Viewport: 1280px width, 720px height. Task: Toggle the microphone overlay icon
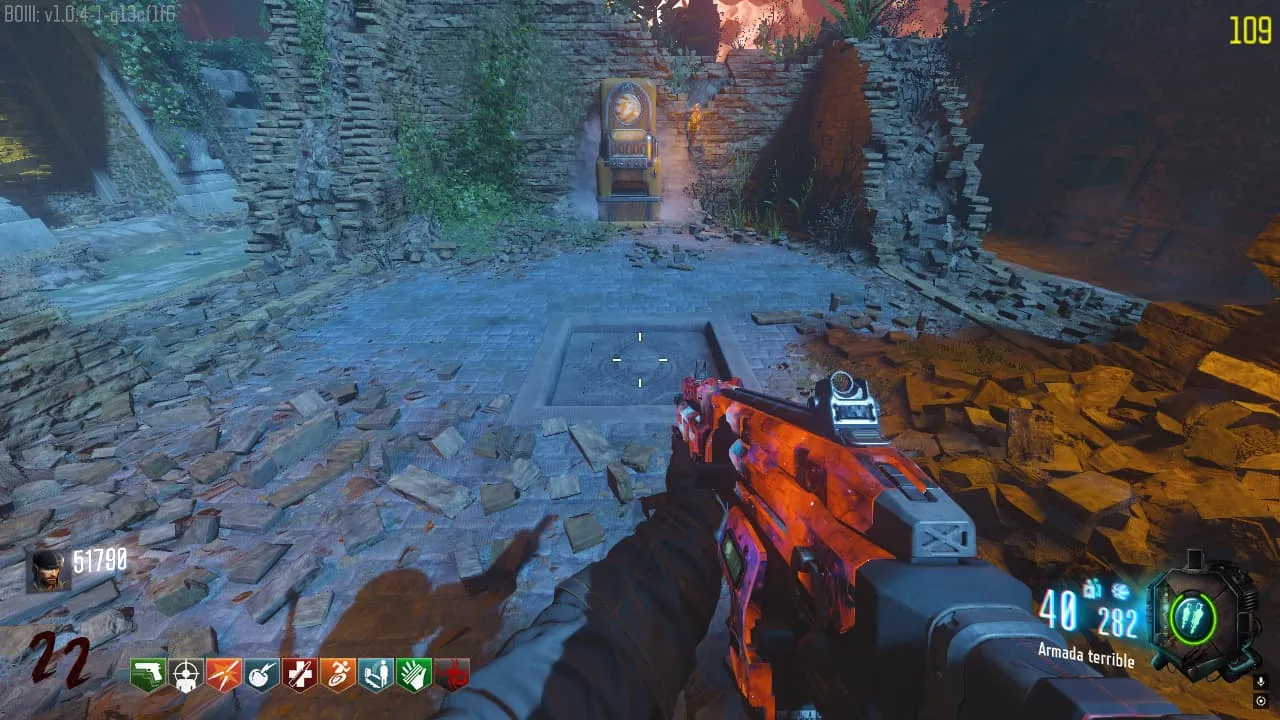[1260, 682]
